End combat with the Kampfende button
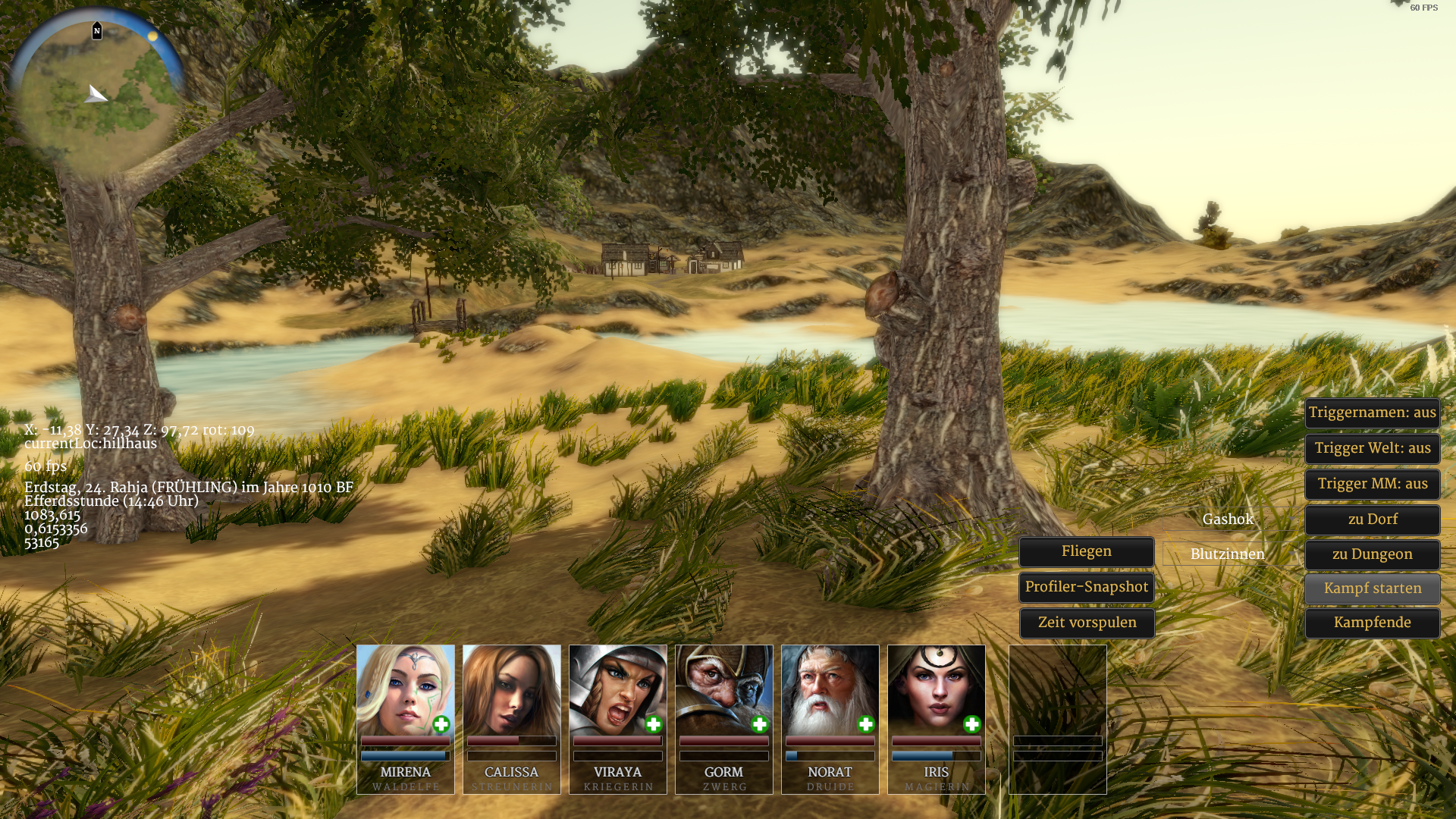 click(1372, 623)
